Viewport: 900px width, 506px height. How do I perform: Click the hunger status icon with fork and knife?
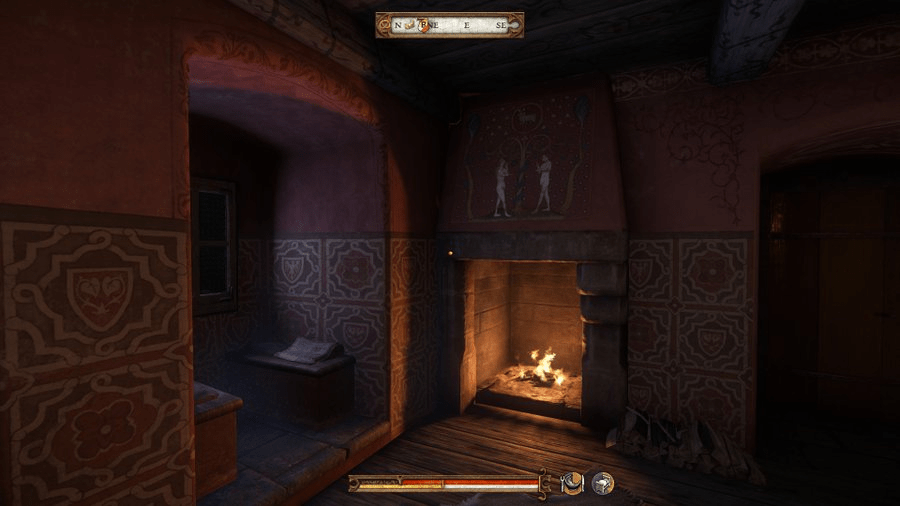coord(573,483)
